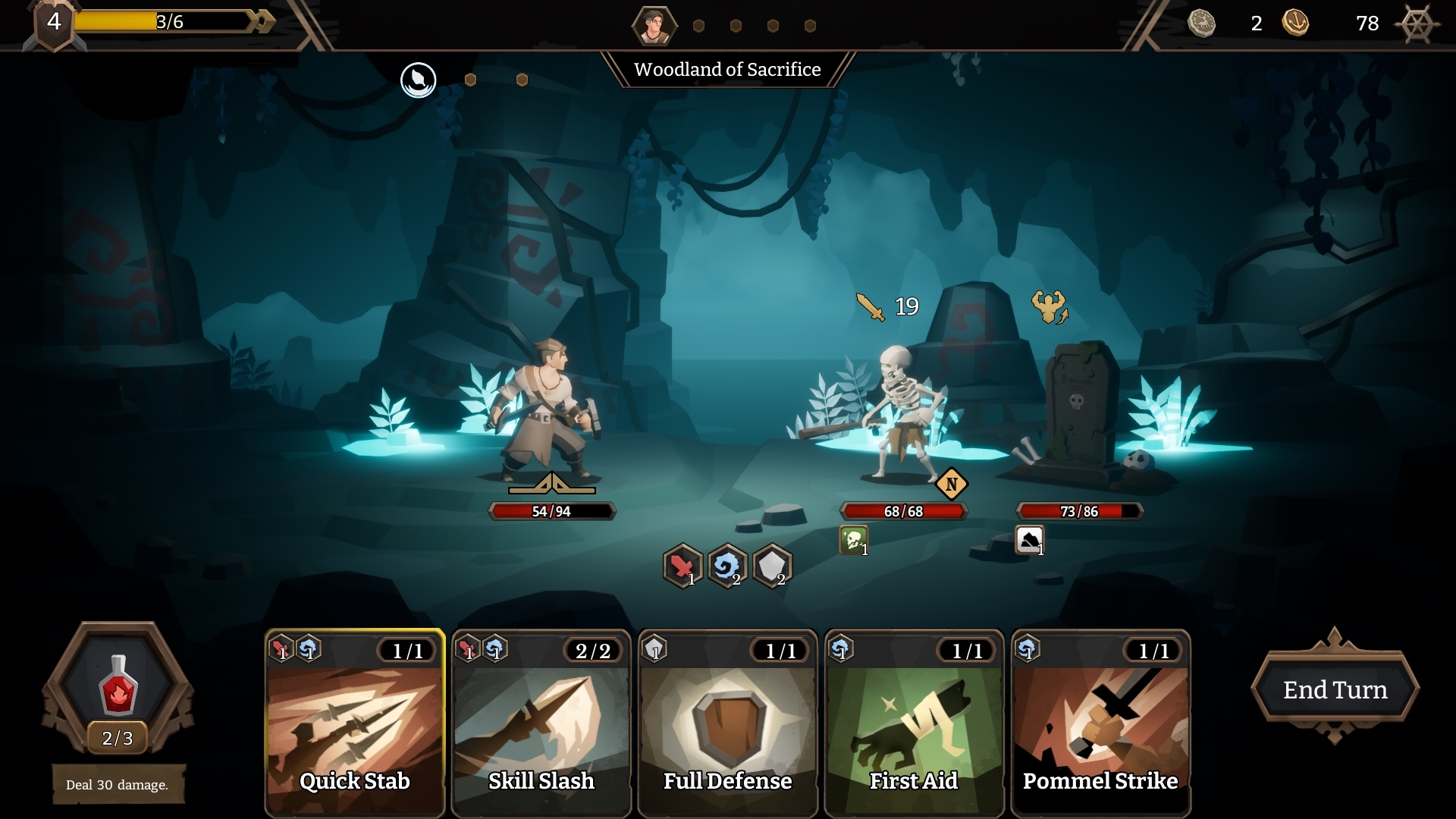Click the silver medallion currency icon
Screen dimensions: 1456x819
[1201, 23]
